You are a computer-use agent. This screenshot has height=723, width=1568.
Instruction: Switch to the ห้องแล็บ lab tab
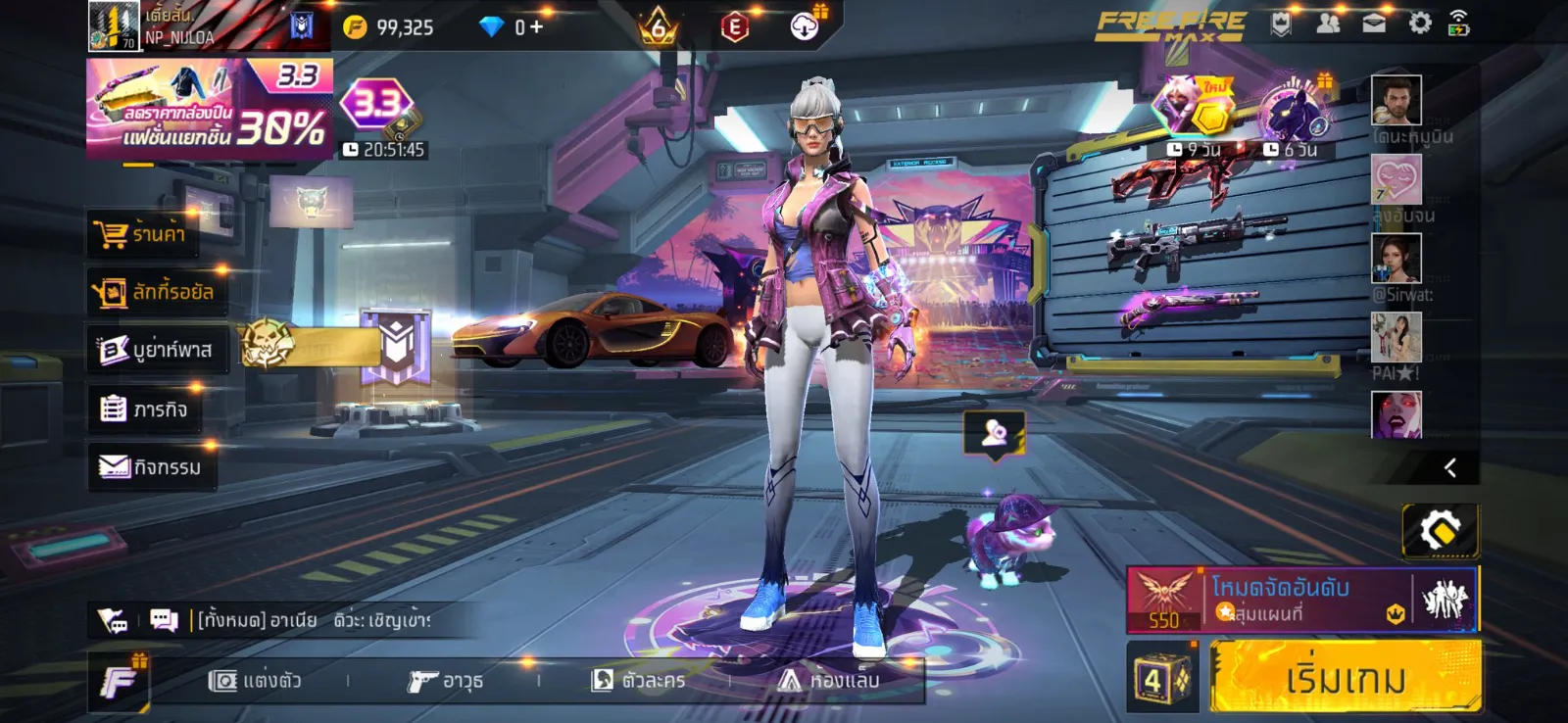tap(829, 680)
